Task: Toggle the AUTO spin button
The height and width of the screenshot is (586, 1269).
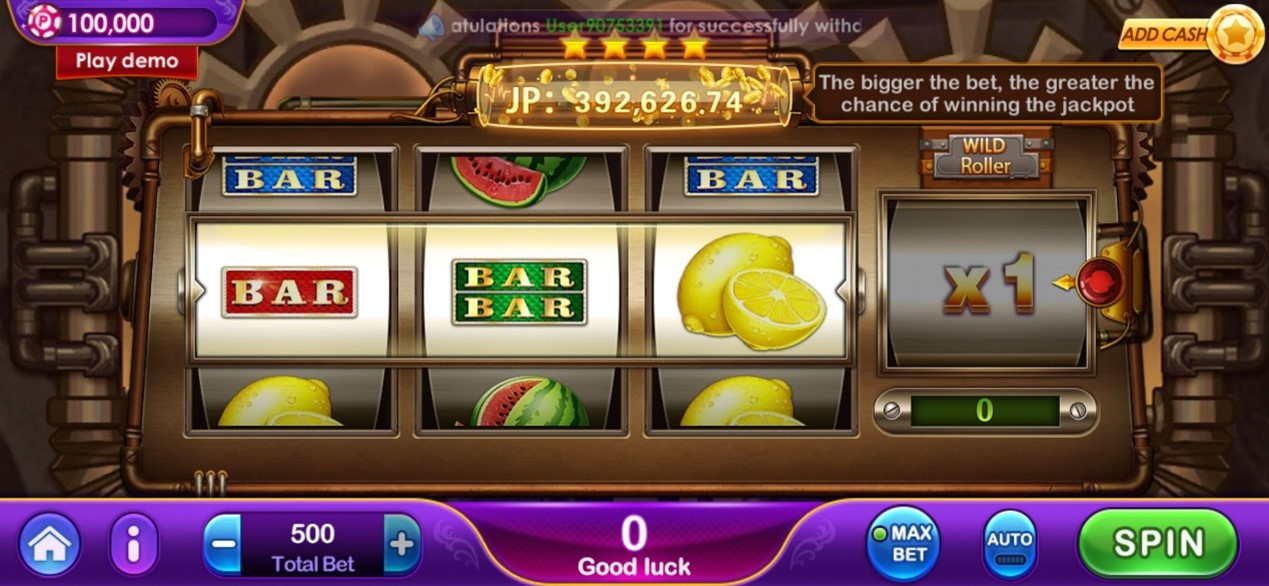Action: point(1009,544)
